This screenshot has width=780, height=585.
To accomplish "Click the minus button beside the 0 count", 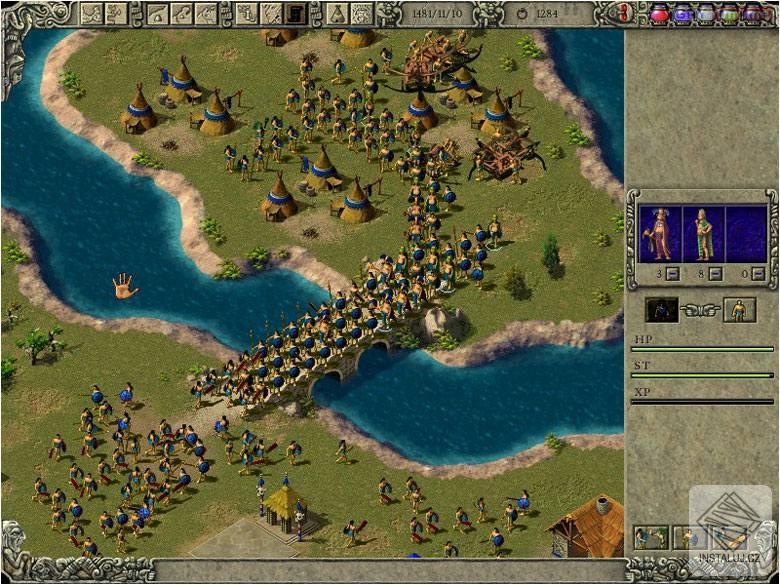I will [x=759, y=273].
